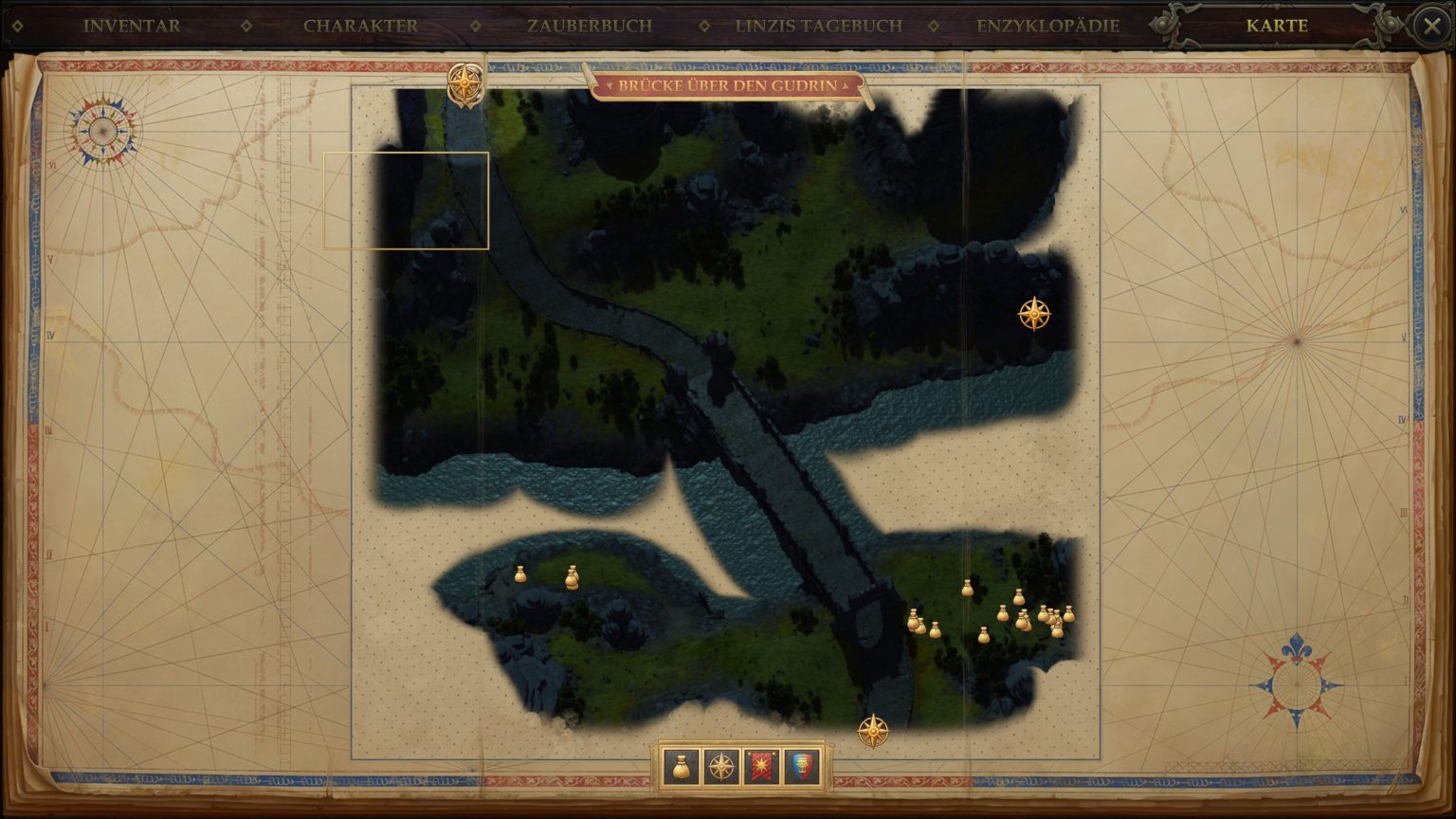Screen dimensions: 1456x819
Task: Click the left loot bag on the southwestern islet
Action: tap(522, 573)
